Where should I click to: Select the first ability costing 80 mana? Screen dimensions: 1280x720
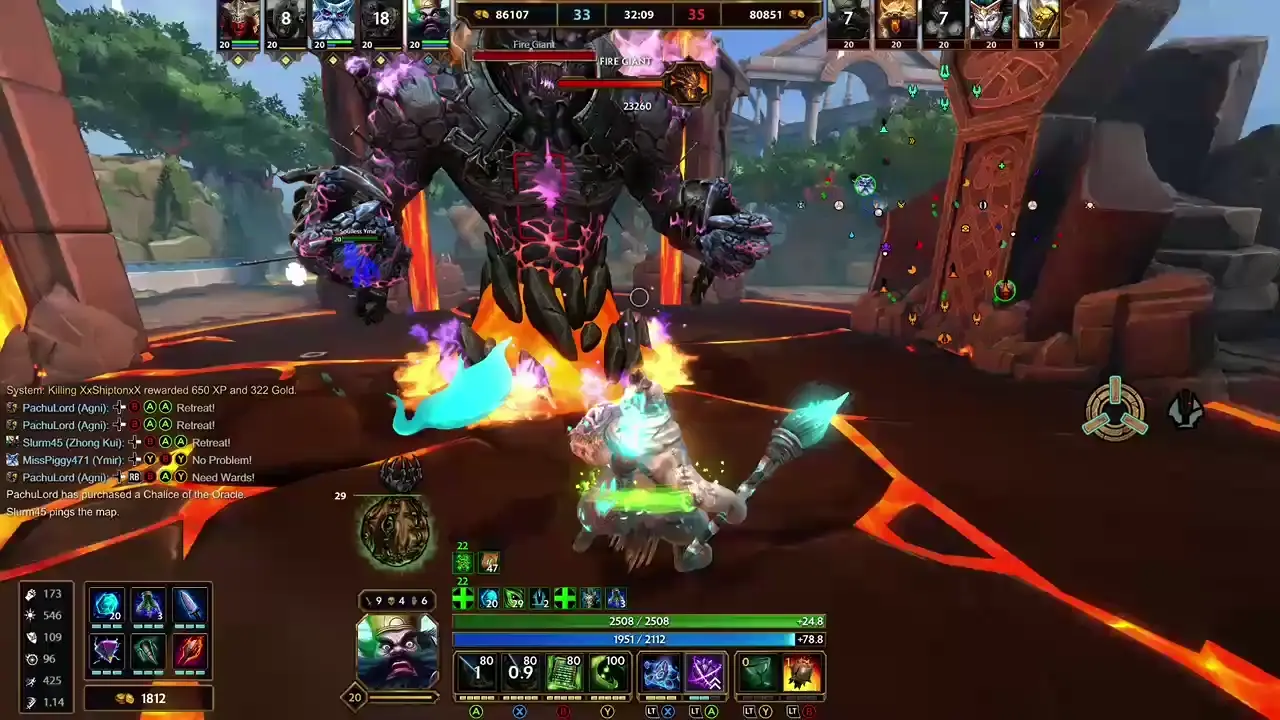coord(477,672)
